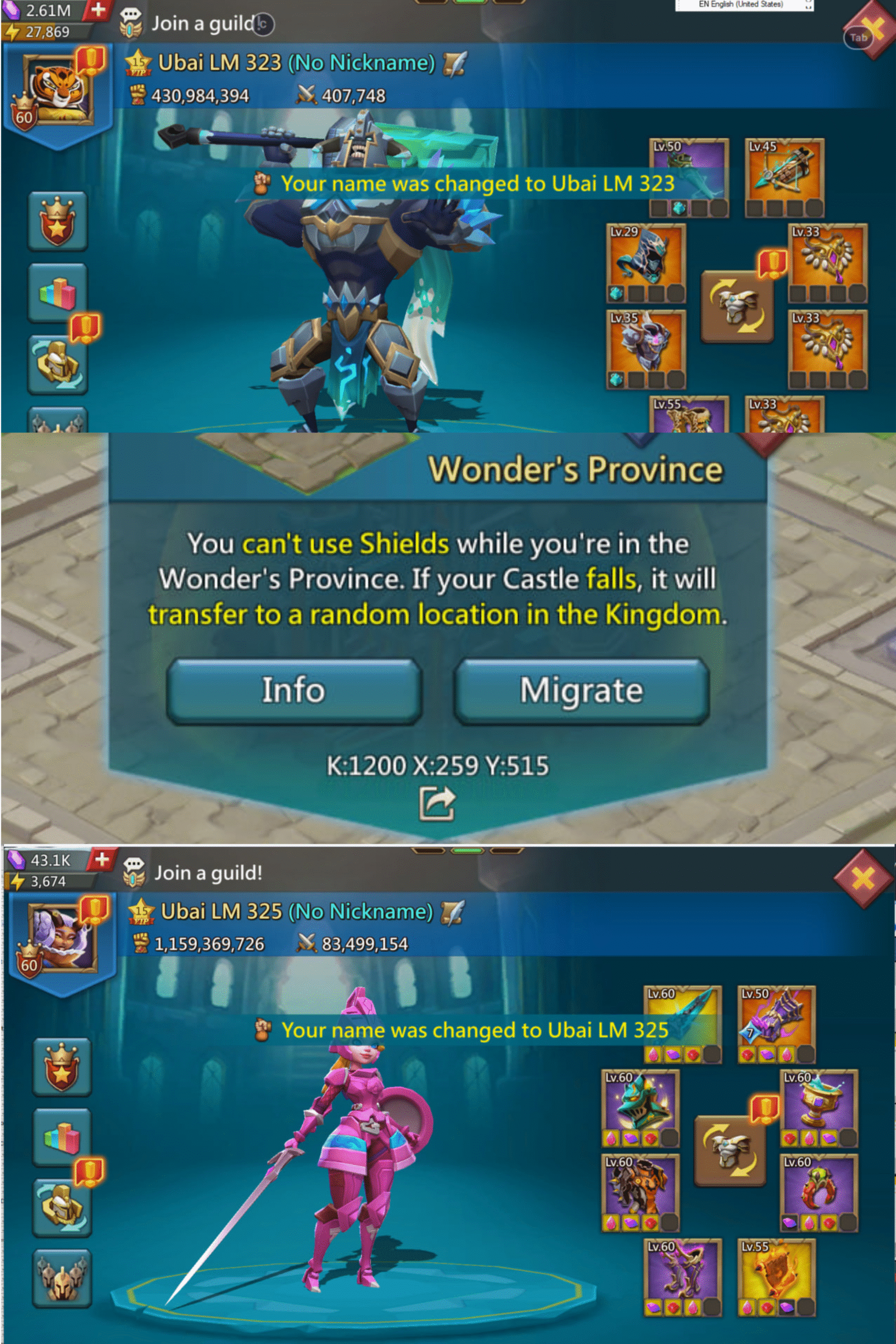Image resolution: width=896 pixels, height=1344 pixels.
Task: Edit the name Ubai LM 323
Action: 455,64
